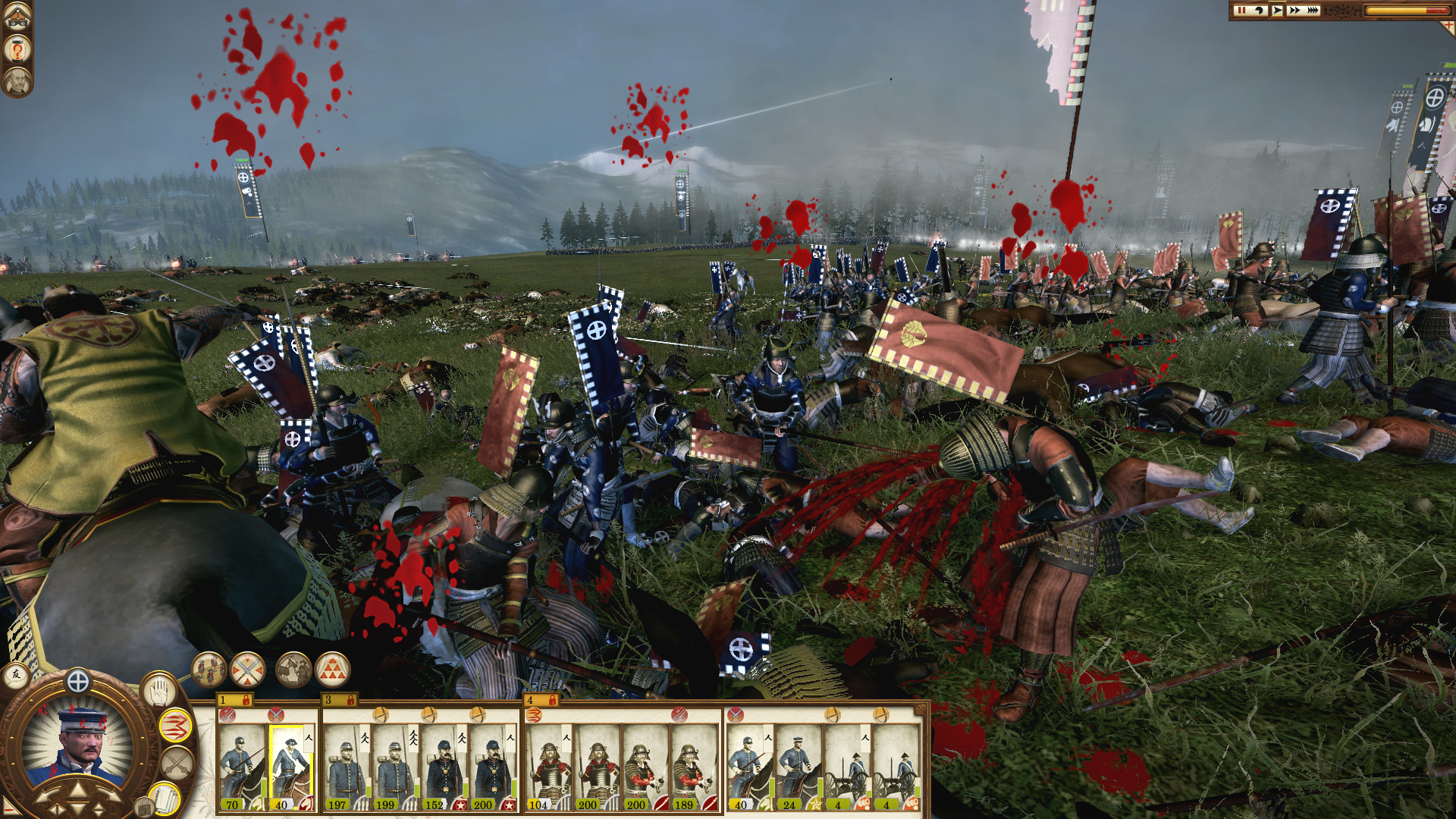Screen dimensions: 1456x819
Task: Click the clan crest above the general portrait
Action: 77,680
